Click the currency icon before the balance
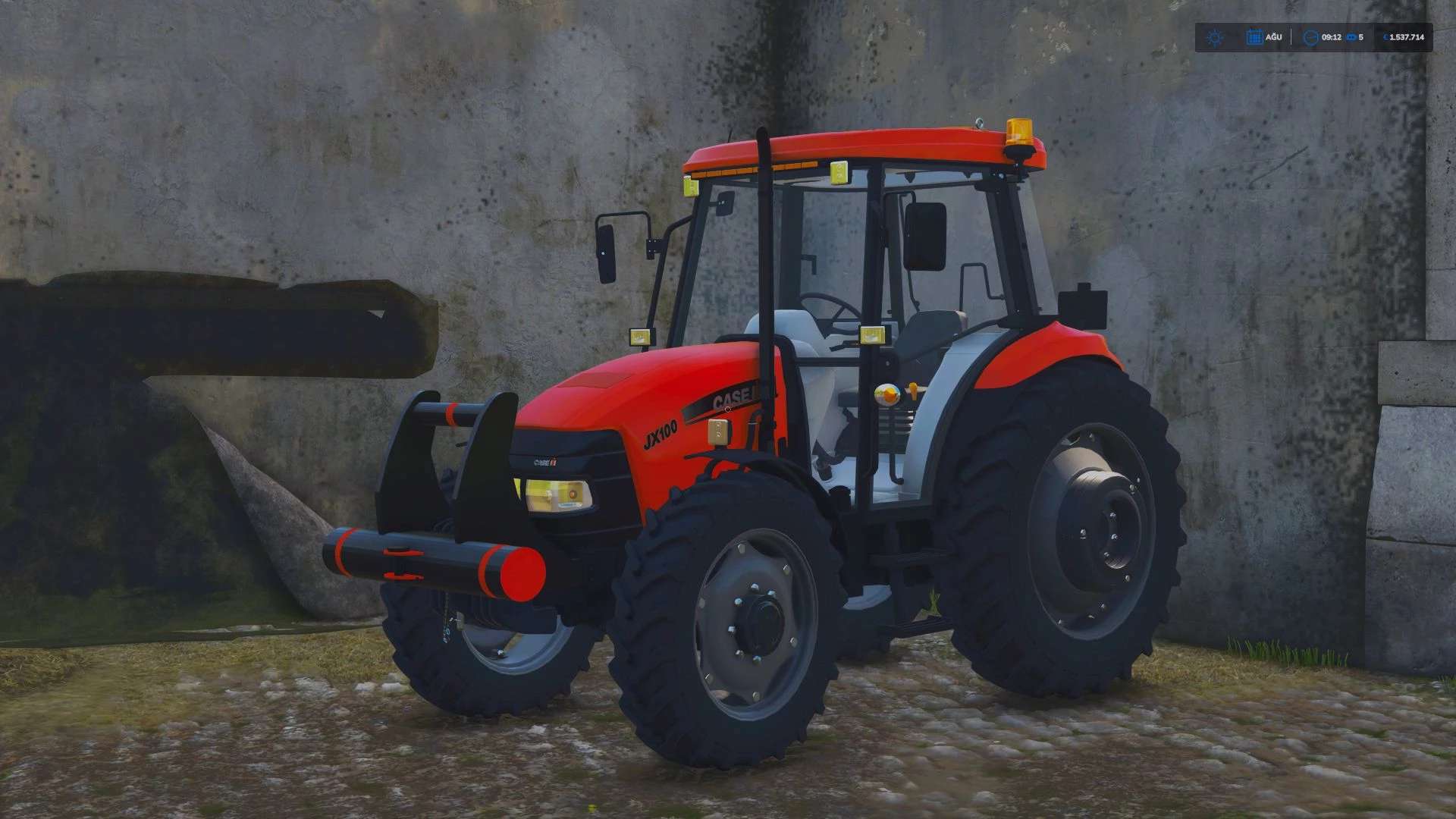This screenshot has width=1456, height=819. click(x=1385, y=36)
